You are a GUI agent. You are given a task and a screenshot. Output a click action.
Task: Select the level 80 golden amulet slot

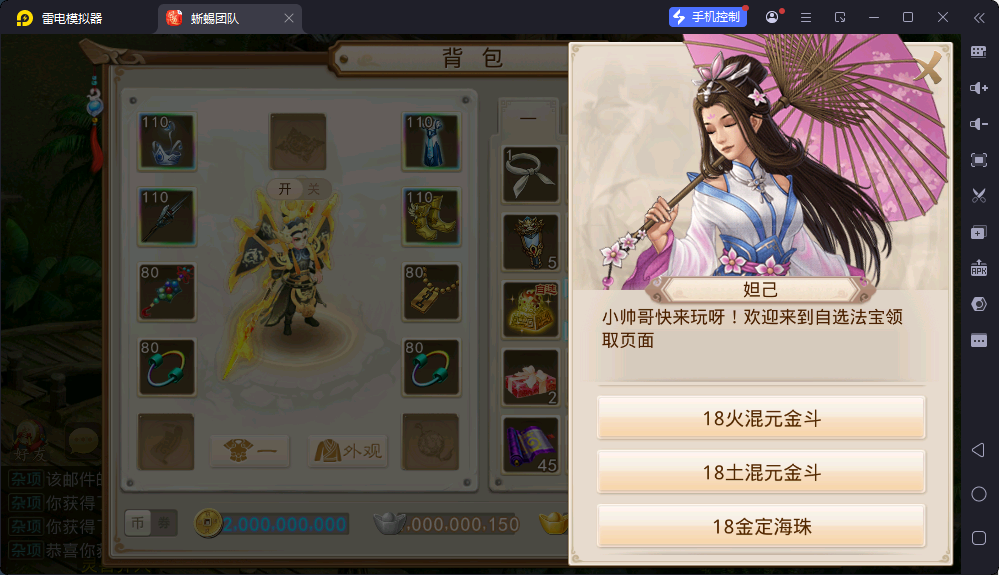(431, 292)
